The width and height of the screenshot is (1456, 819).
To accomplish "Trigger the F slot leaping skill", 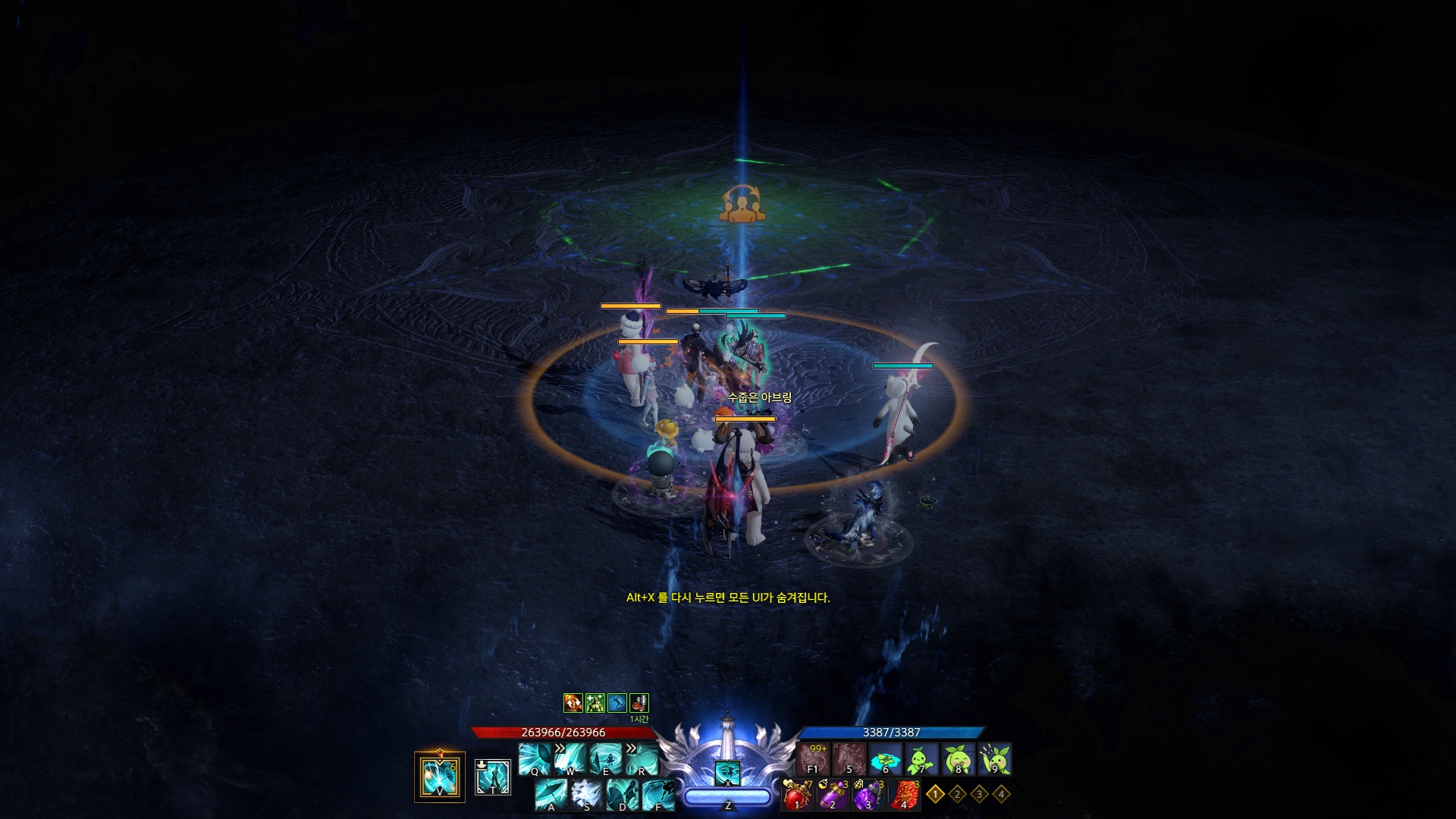I will point(658,795).
